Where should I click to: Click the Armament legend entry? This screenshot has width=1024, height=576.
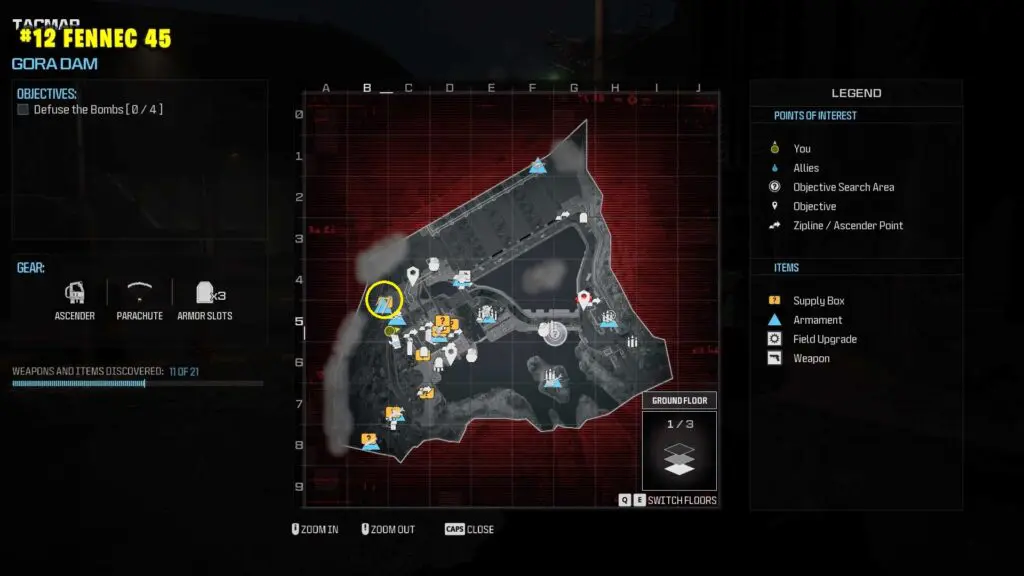[x=817, y=320]
